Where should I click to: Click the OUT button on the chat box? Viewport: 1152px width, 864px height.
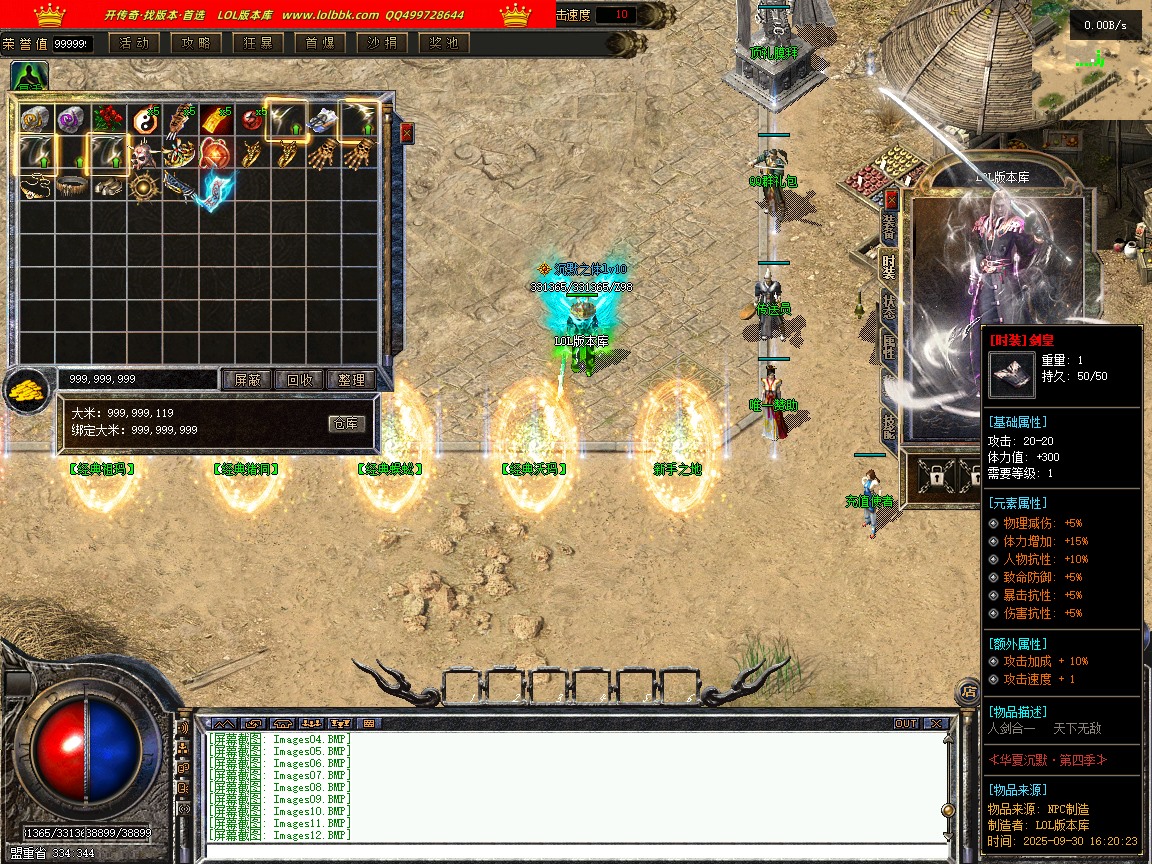click(x=905, y=723)
